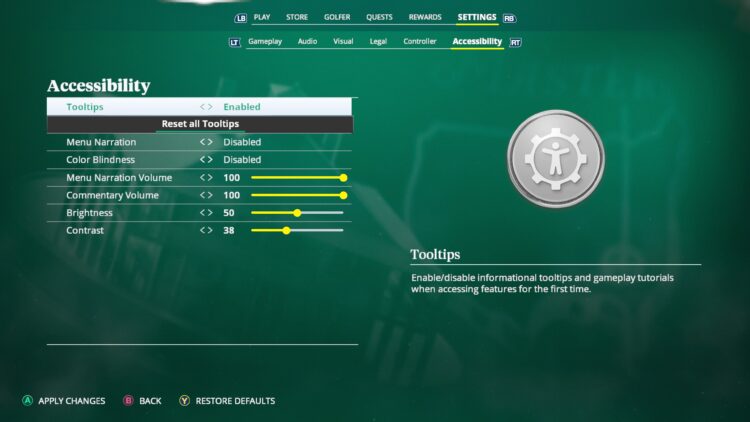Choose the Controller settings section

click(420, 42)
